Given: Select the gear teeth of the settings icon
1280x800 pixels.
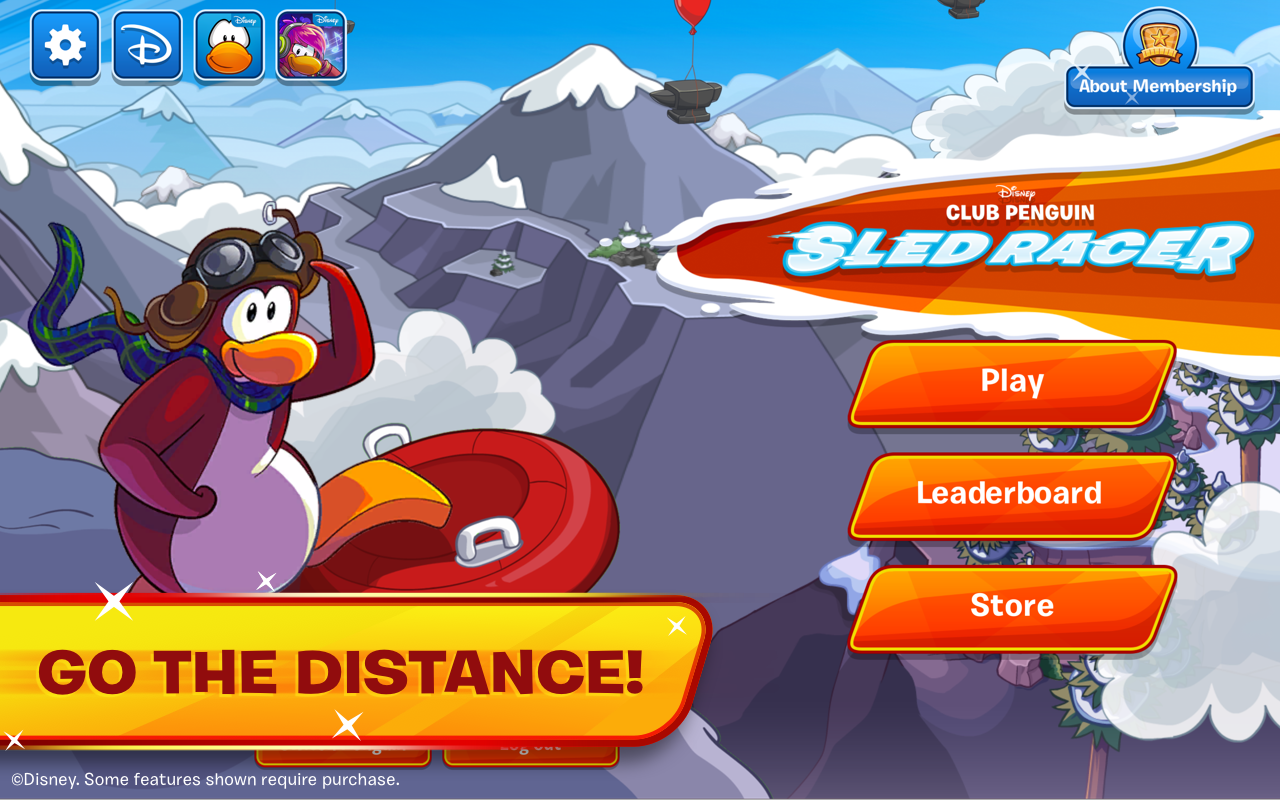Looking at the screenshot, I should pos(64,25).
